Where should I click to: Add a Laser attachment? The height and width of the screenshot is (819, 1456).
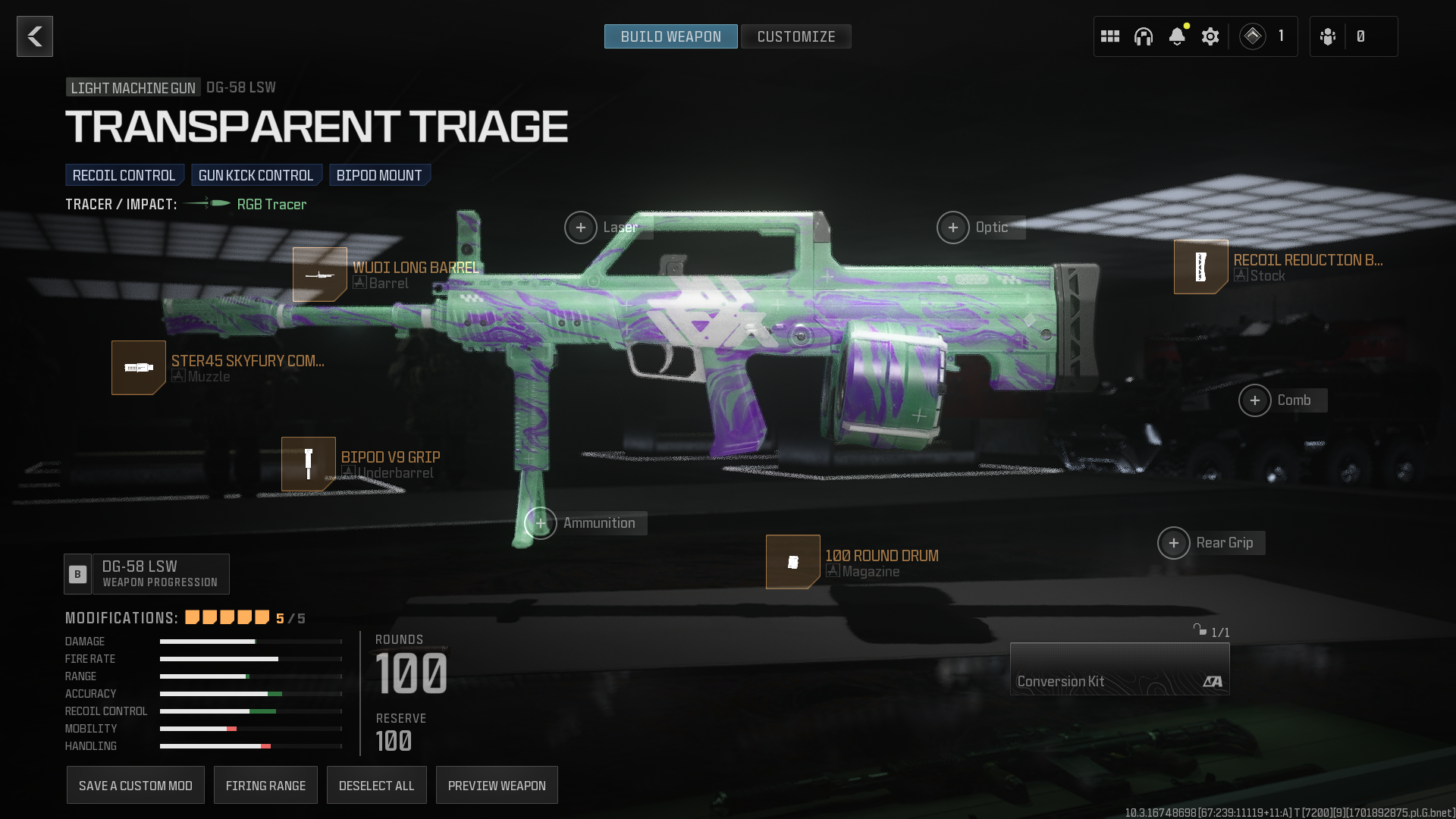coord(581,227)
